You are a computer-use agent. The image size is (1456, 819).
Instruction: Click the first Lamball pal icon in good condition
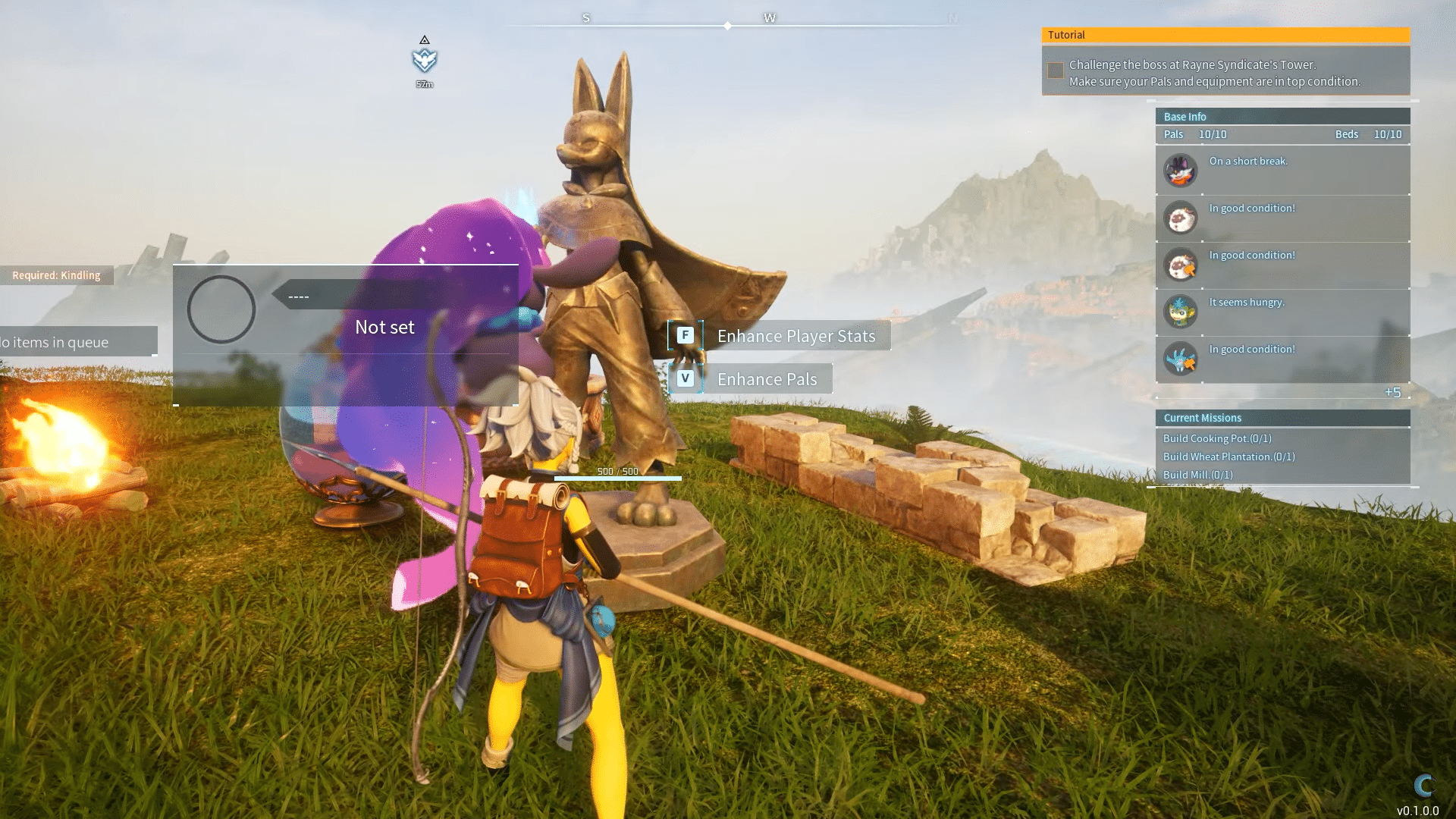click(1180, 218)
